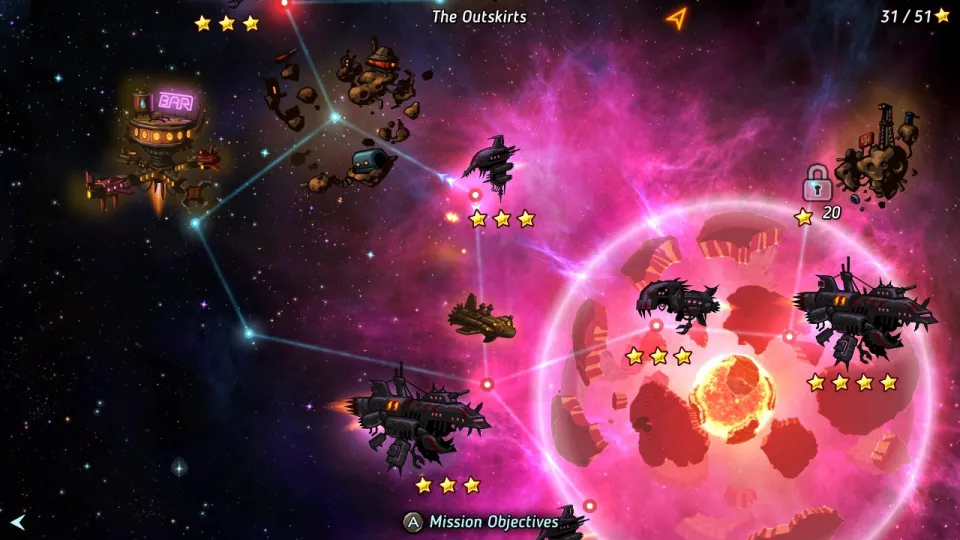Click the padlock on the locked asteroid

click(x=816, y=183)
